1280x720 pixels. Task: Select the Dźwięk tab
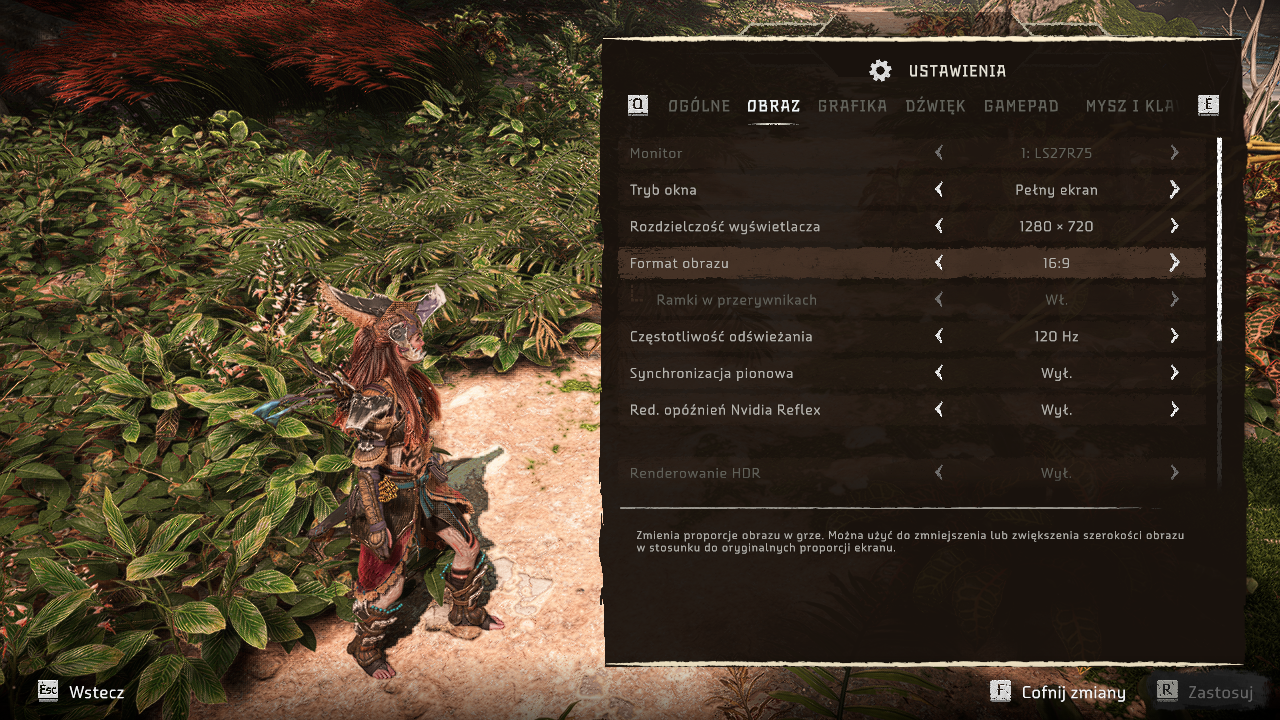(x=935, y=106)
